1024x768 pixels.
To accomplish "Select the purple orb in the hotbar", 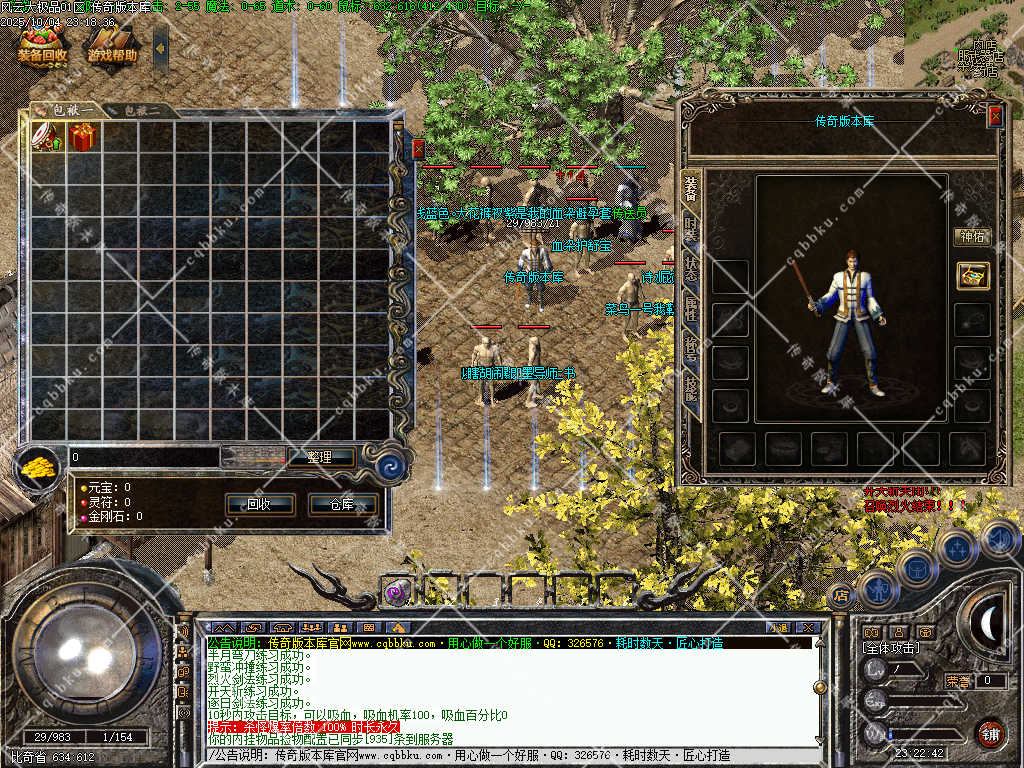I will pyautogui.click(x=397, y=592).
